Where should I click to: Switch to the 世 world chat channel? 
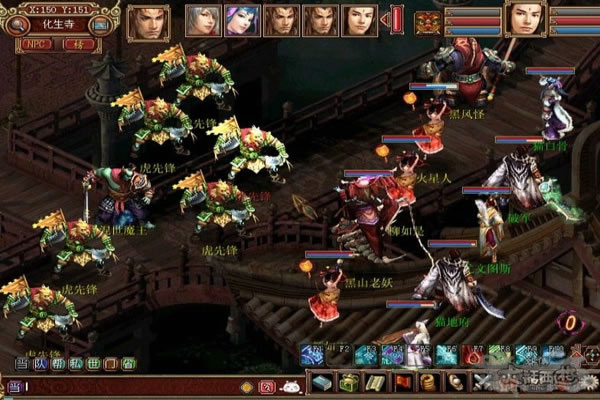[x=93, y=364]
